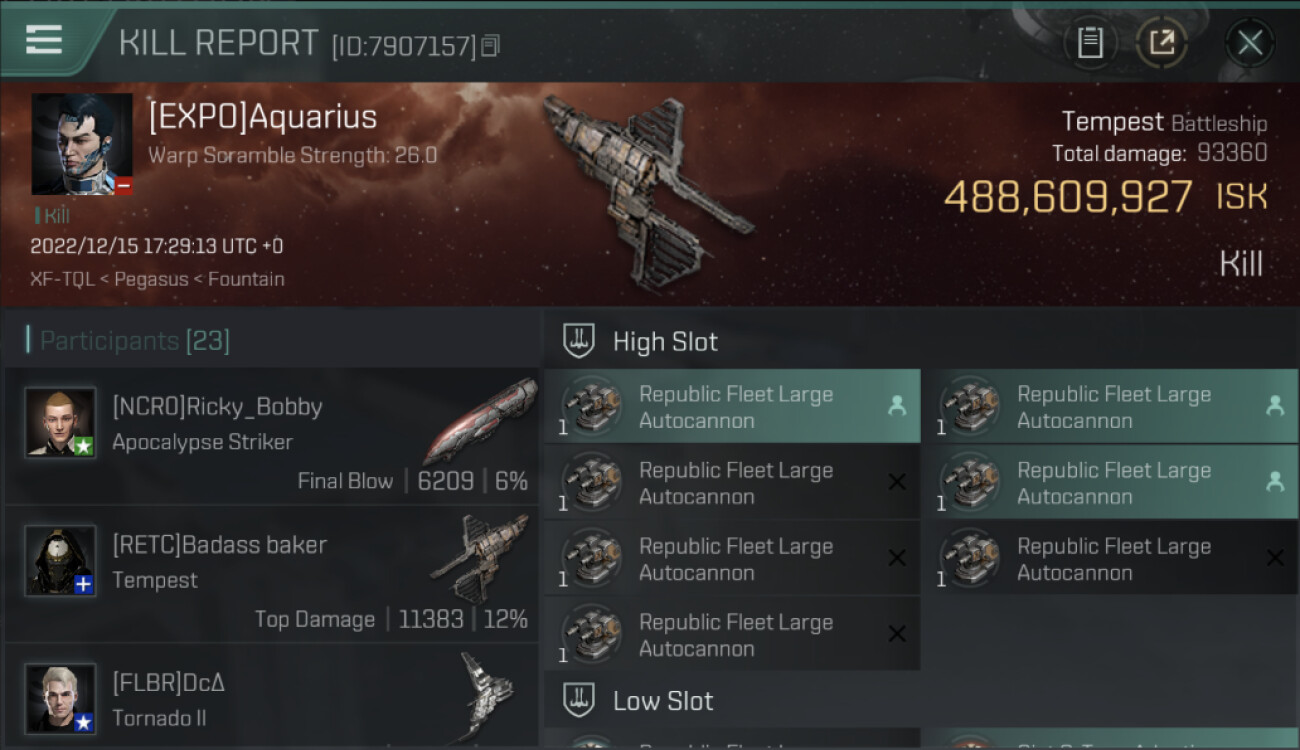Share the kill report externally
This screenshot has height=750, width=1300.
1161,42
